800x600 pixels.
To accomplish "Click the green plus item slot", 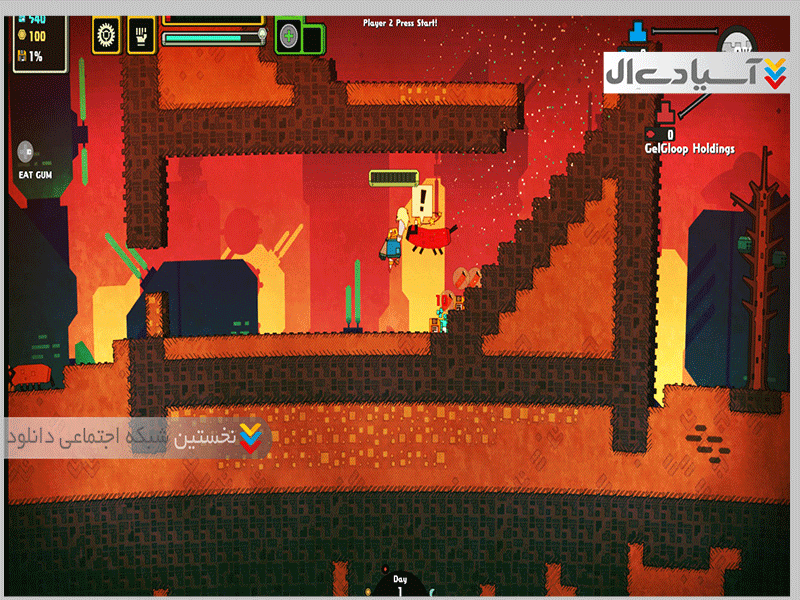I will 289,37.
